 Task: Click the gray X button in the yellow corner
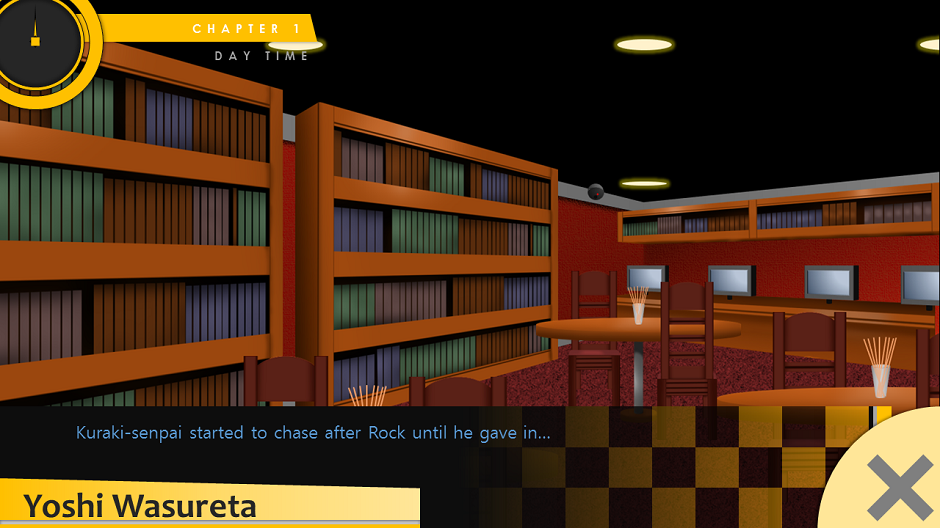click(x=899, y=487)
